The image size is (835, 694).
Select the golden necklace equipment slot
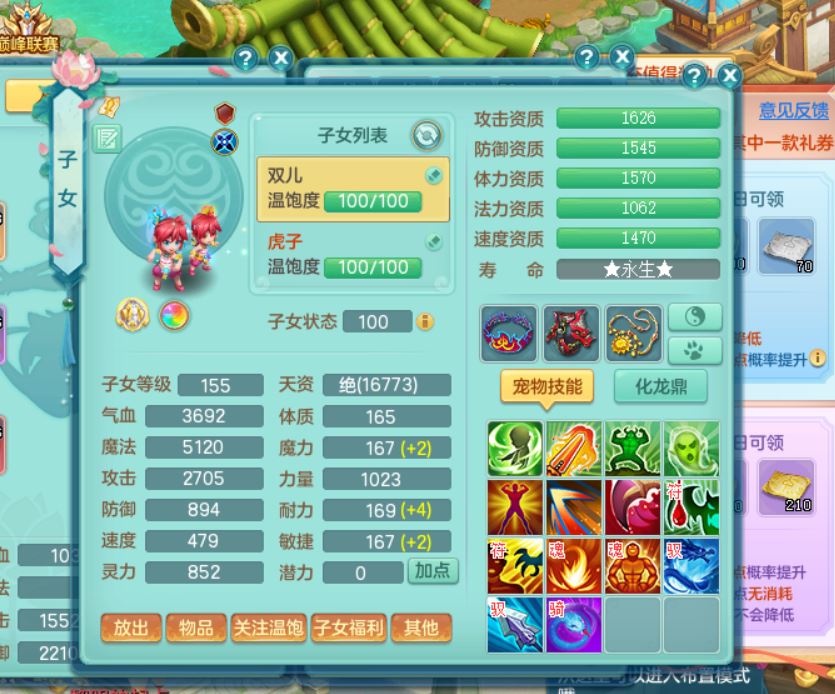pyautogui.click(x=633, y=333)
